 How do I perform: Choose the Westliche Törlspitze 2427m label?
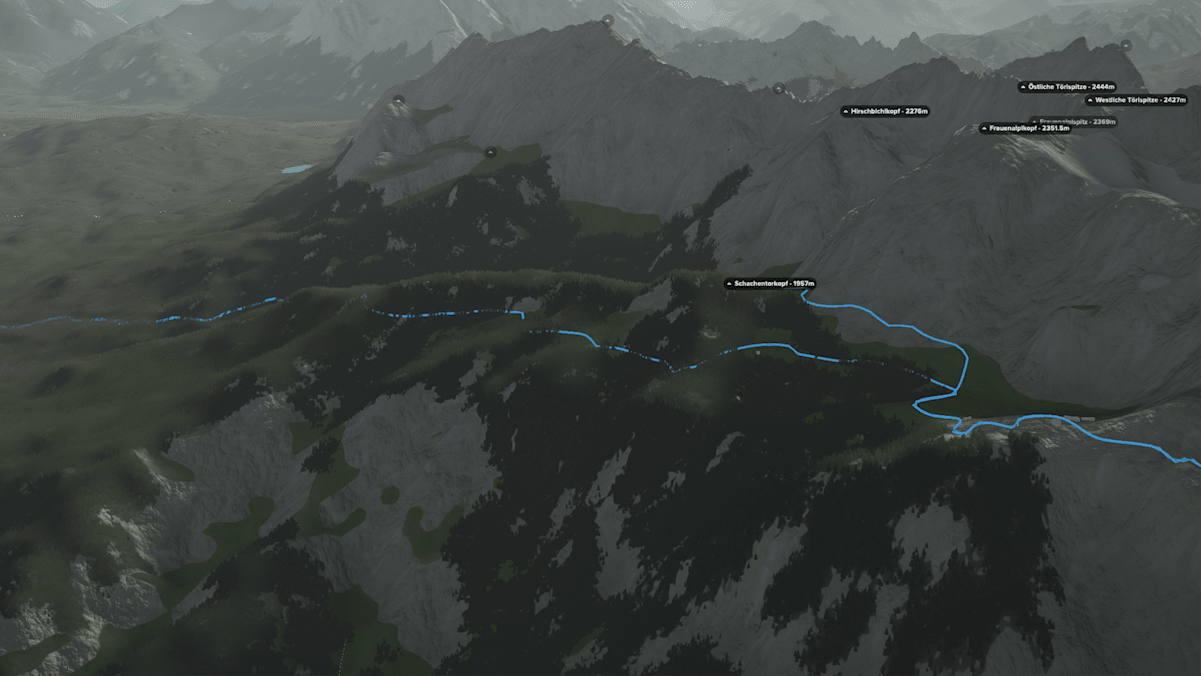[x=1137, y=100]
